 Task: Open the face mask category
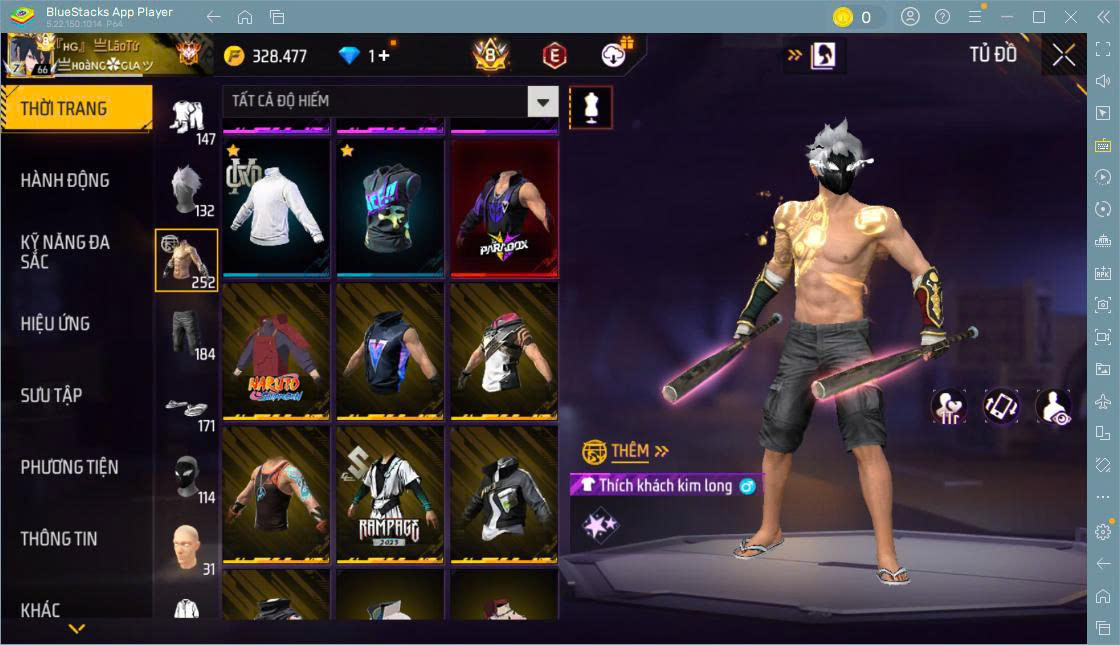[186, 478]
